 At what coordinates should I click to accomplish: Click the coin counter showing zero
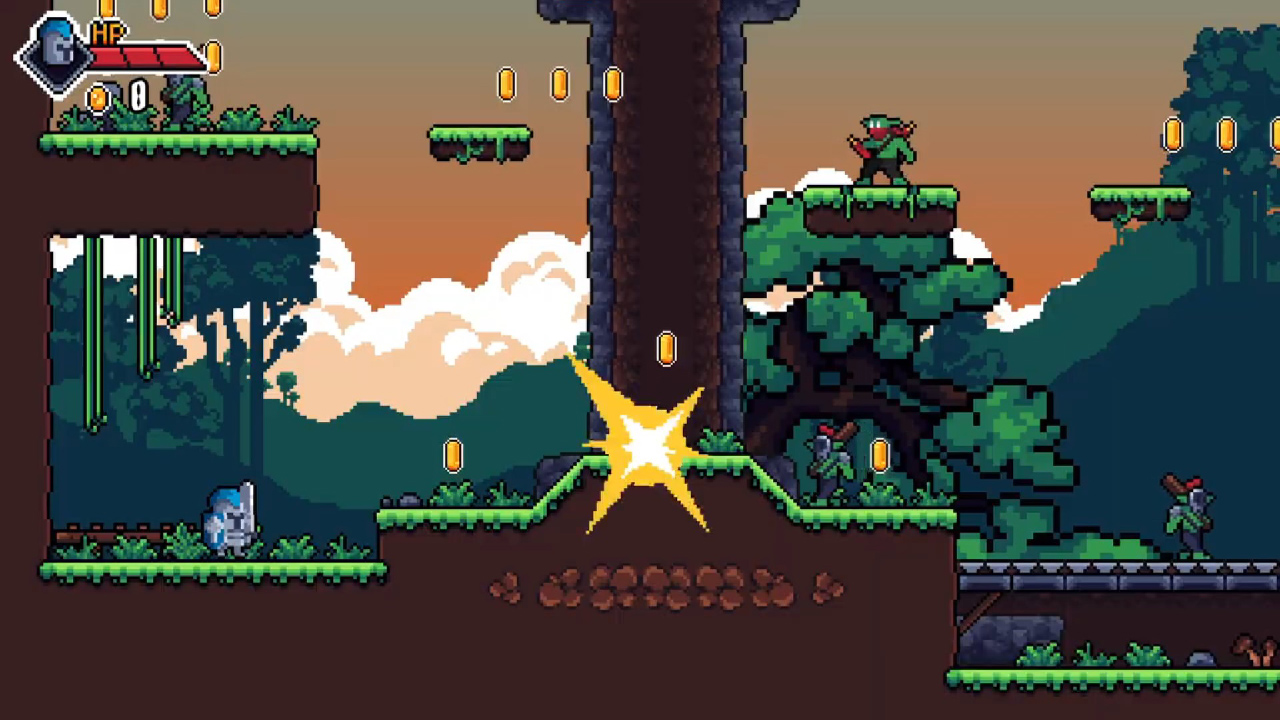tap(136, 96)
